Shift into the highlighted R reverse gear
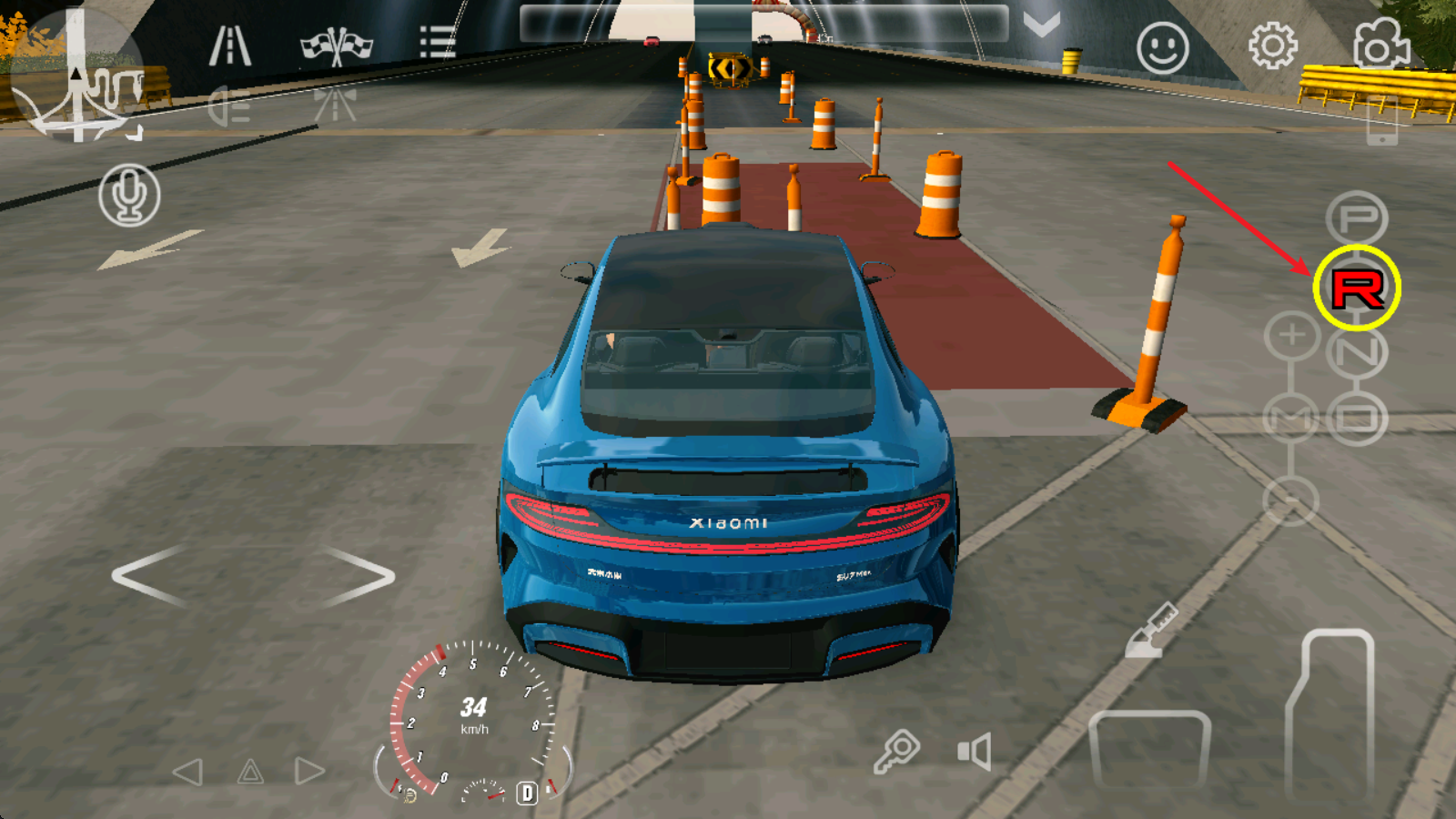Screen dimensions: 1456x819 point(1357,288)
